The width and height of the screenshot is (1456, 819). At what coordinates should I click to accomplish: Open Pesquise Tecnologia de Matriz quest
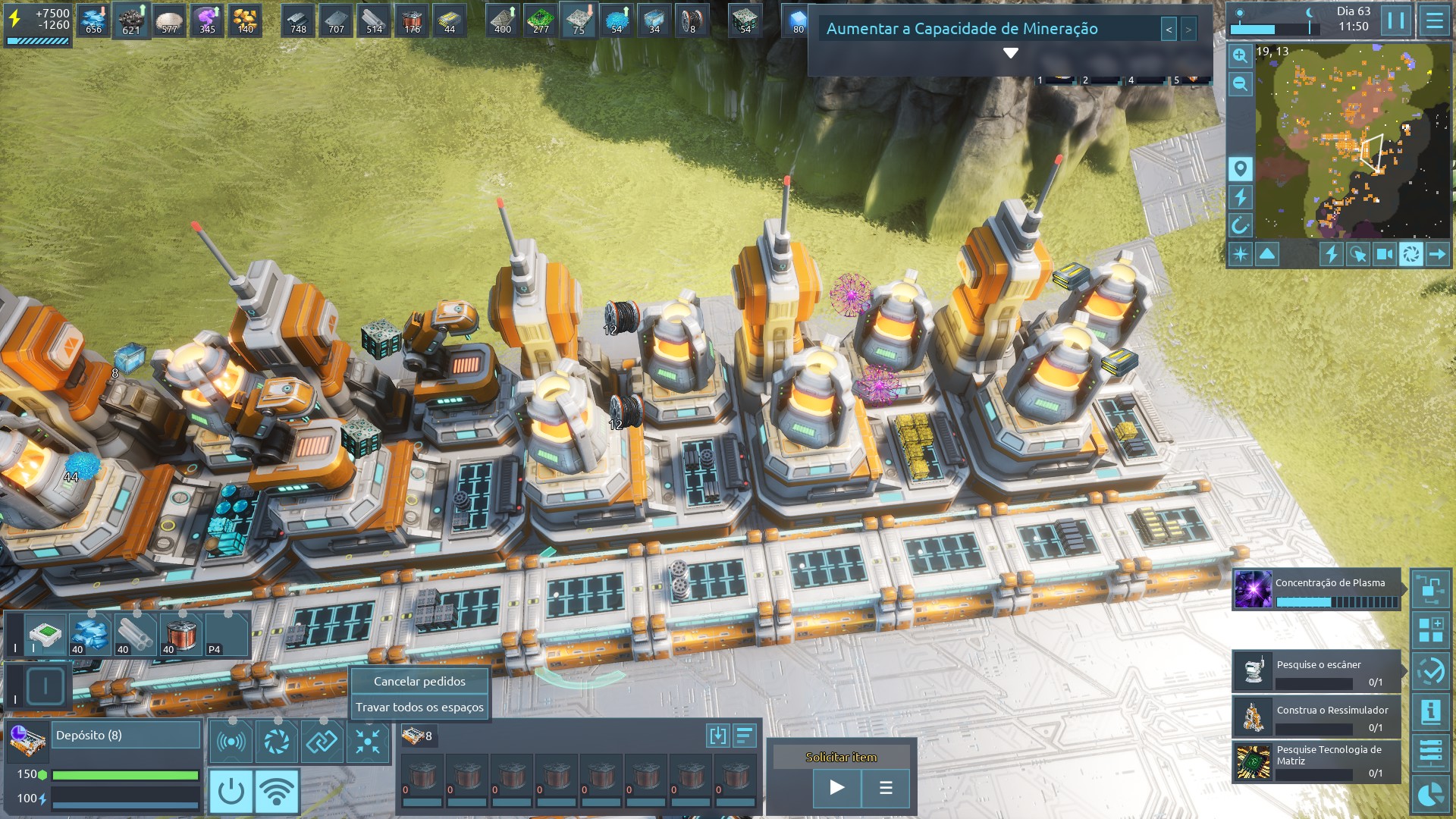[x=1316, y=761]
